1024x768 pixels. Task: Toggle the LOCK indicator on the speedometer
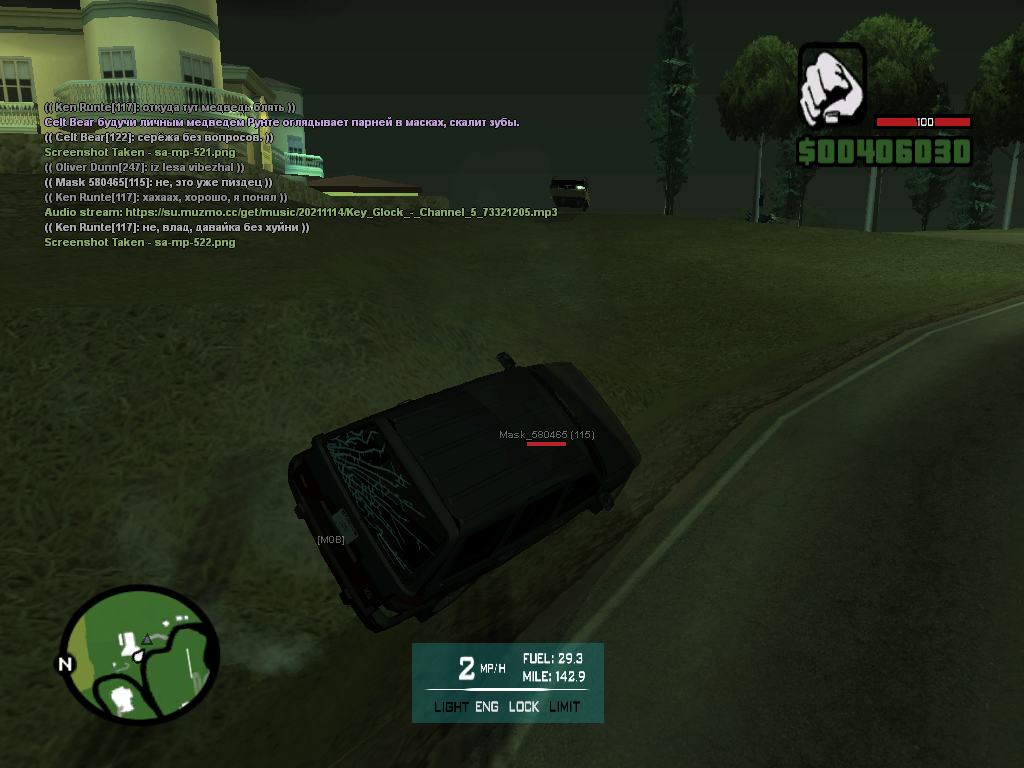click(523, 707)
